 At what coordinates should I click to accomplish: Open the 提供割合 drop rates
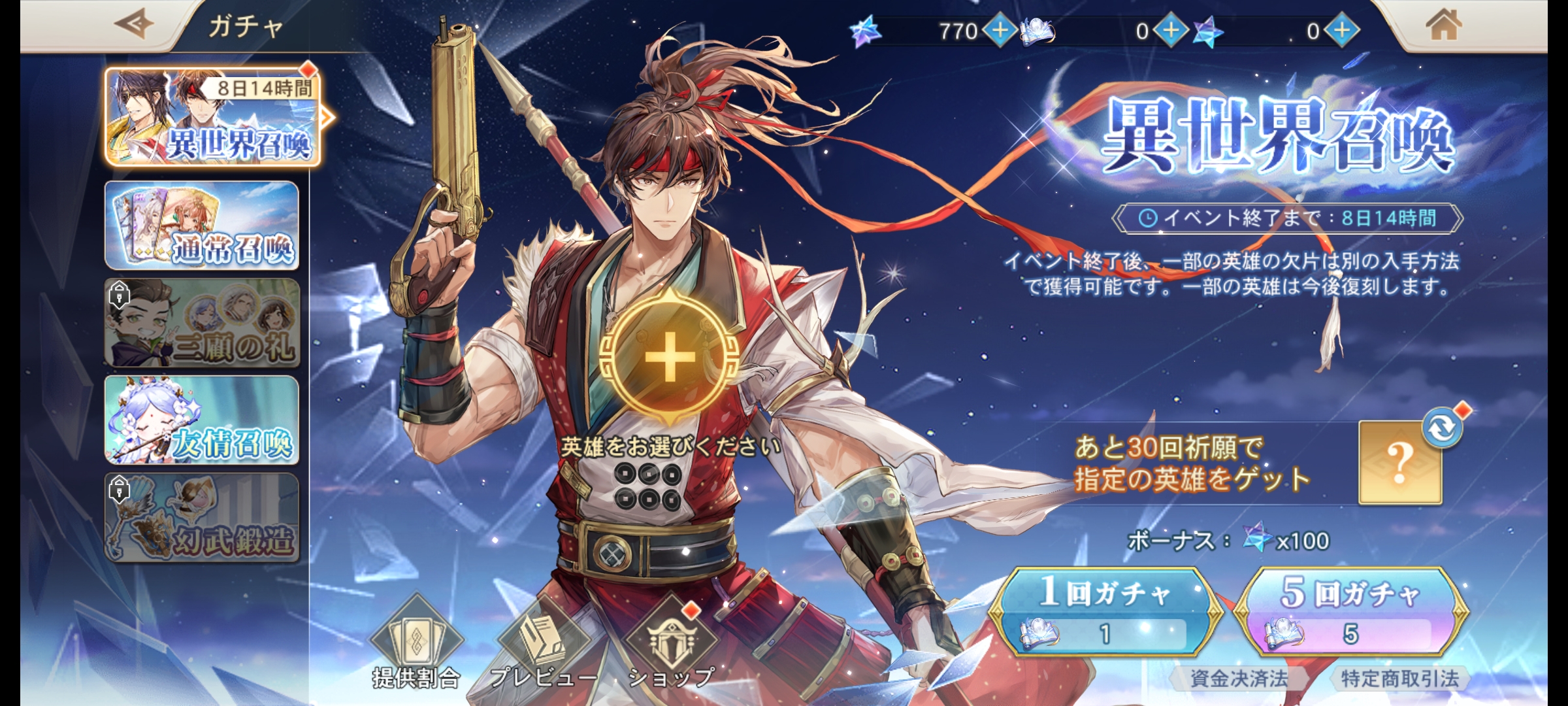(x=416, y=644)
